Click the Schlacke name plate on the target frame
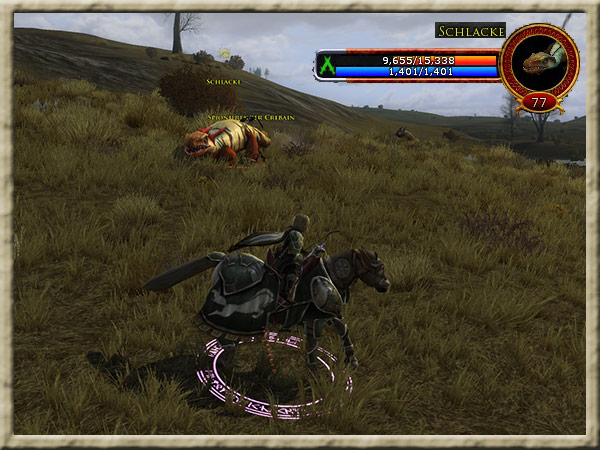Viewport: 600px width, 450px height. pos(470,31)
